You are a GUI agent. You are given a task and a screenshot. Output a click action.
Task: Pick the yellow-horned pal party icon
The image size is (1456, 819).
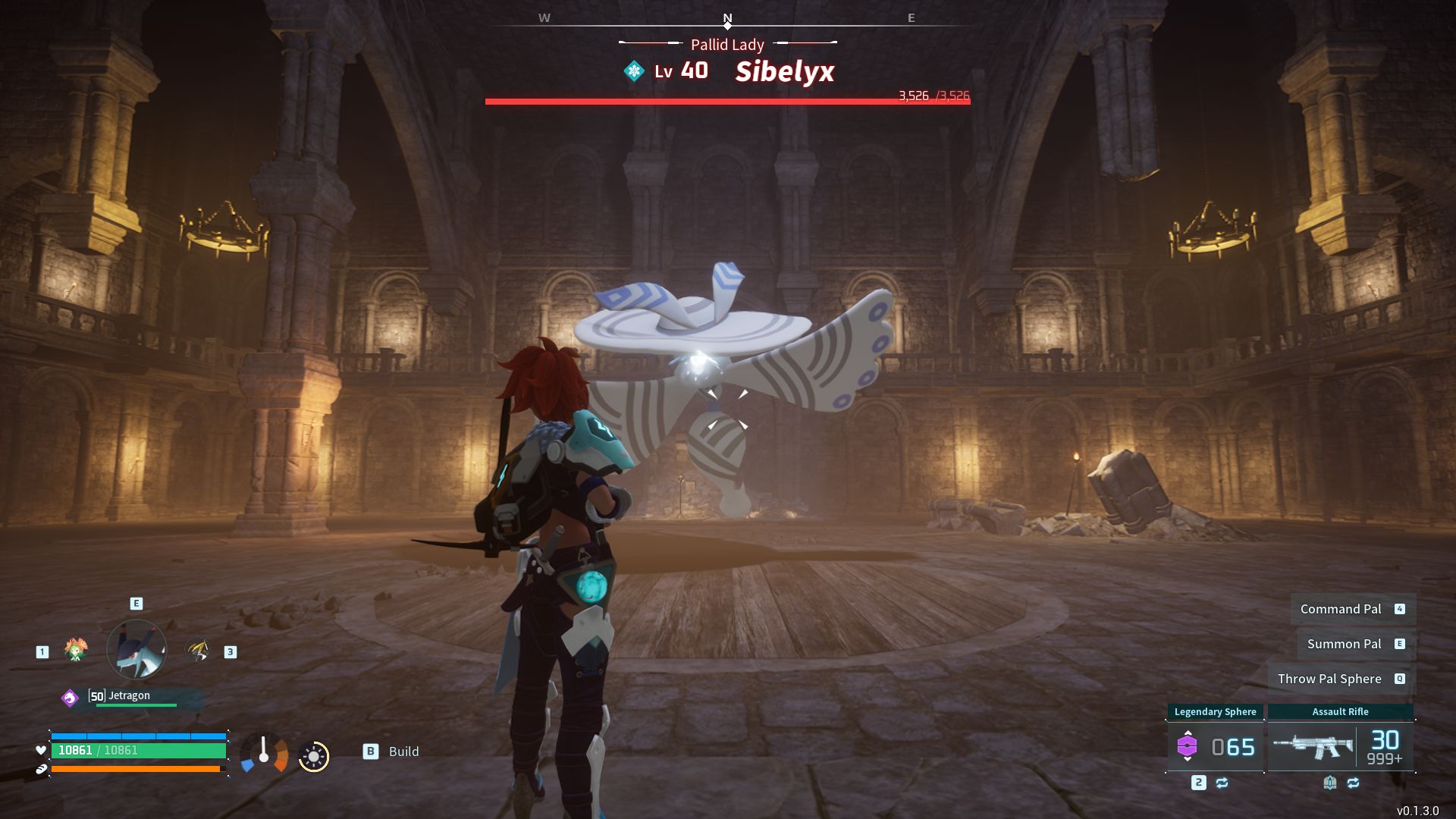point(198,650)
